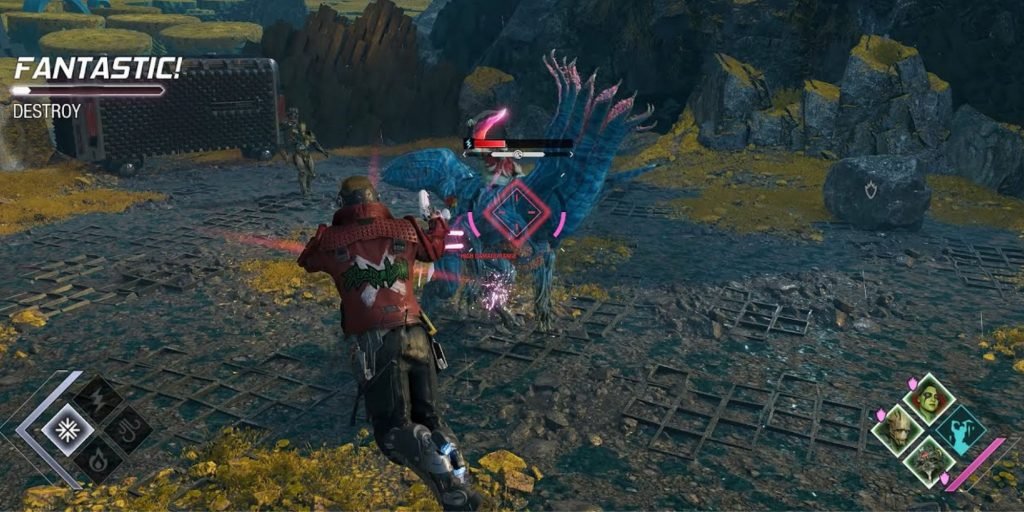This screenshot has height=512, width=1024.
Task: Switch to the lightning bolt element
Action: [99, 401]
